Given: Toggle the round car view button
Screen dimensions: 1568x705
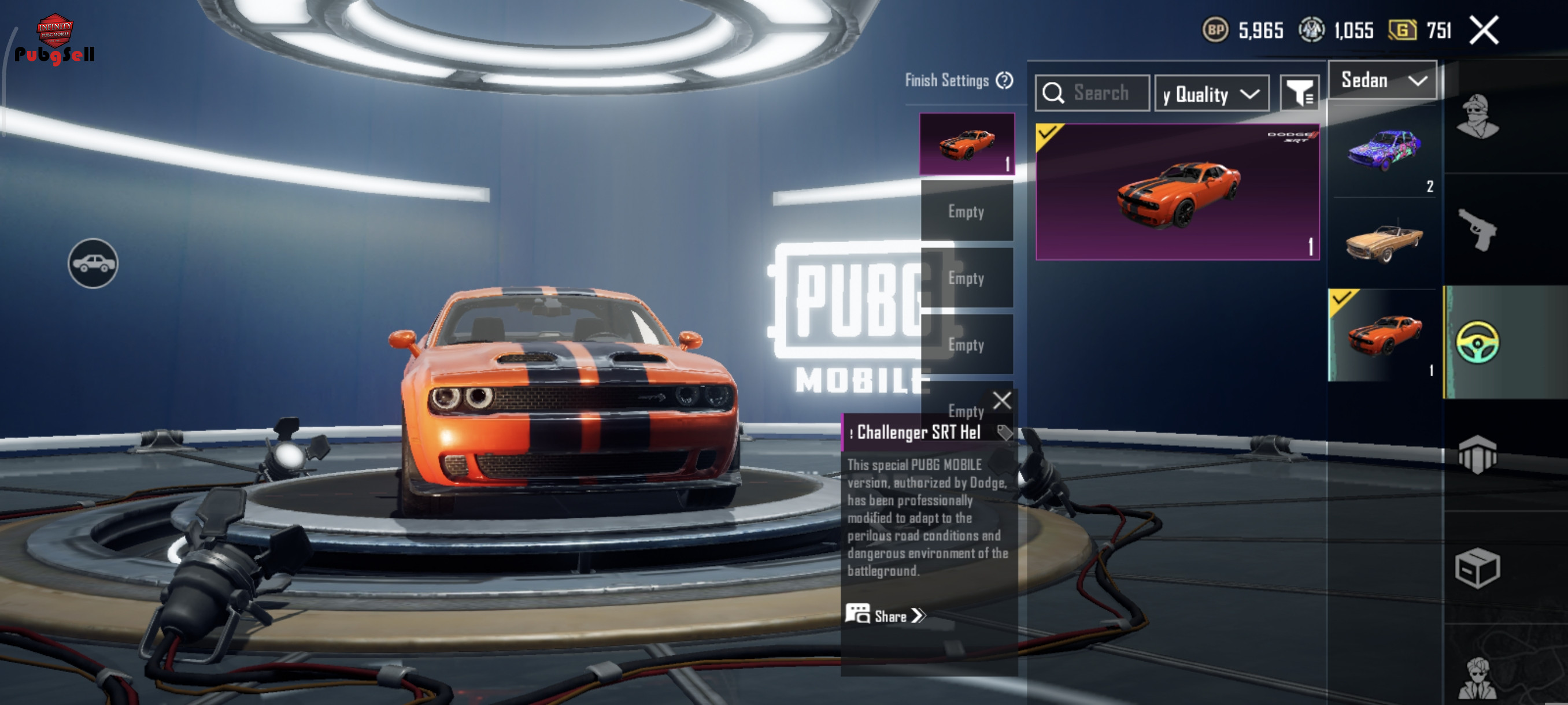Looking at the screenshot, I should tap(93, 264).
